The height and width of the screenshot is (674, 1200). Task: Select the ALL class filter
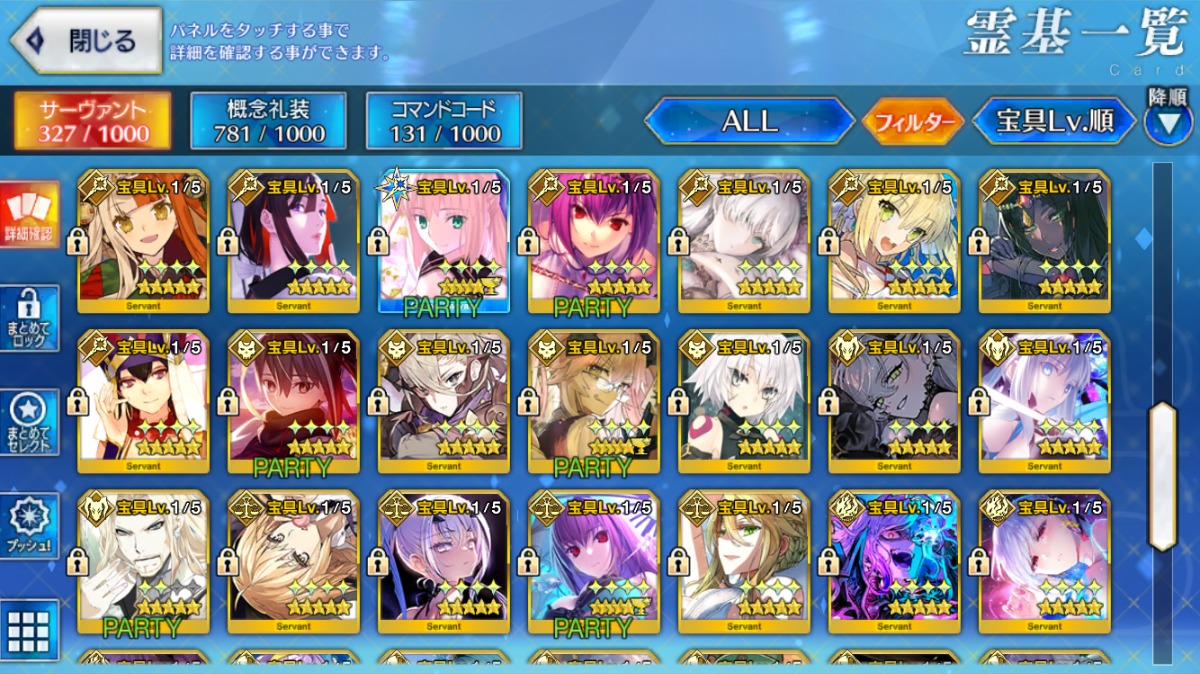tap(749, 122)
